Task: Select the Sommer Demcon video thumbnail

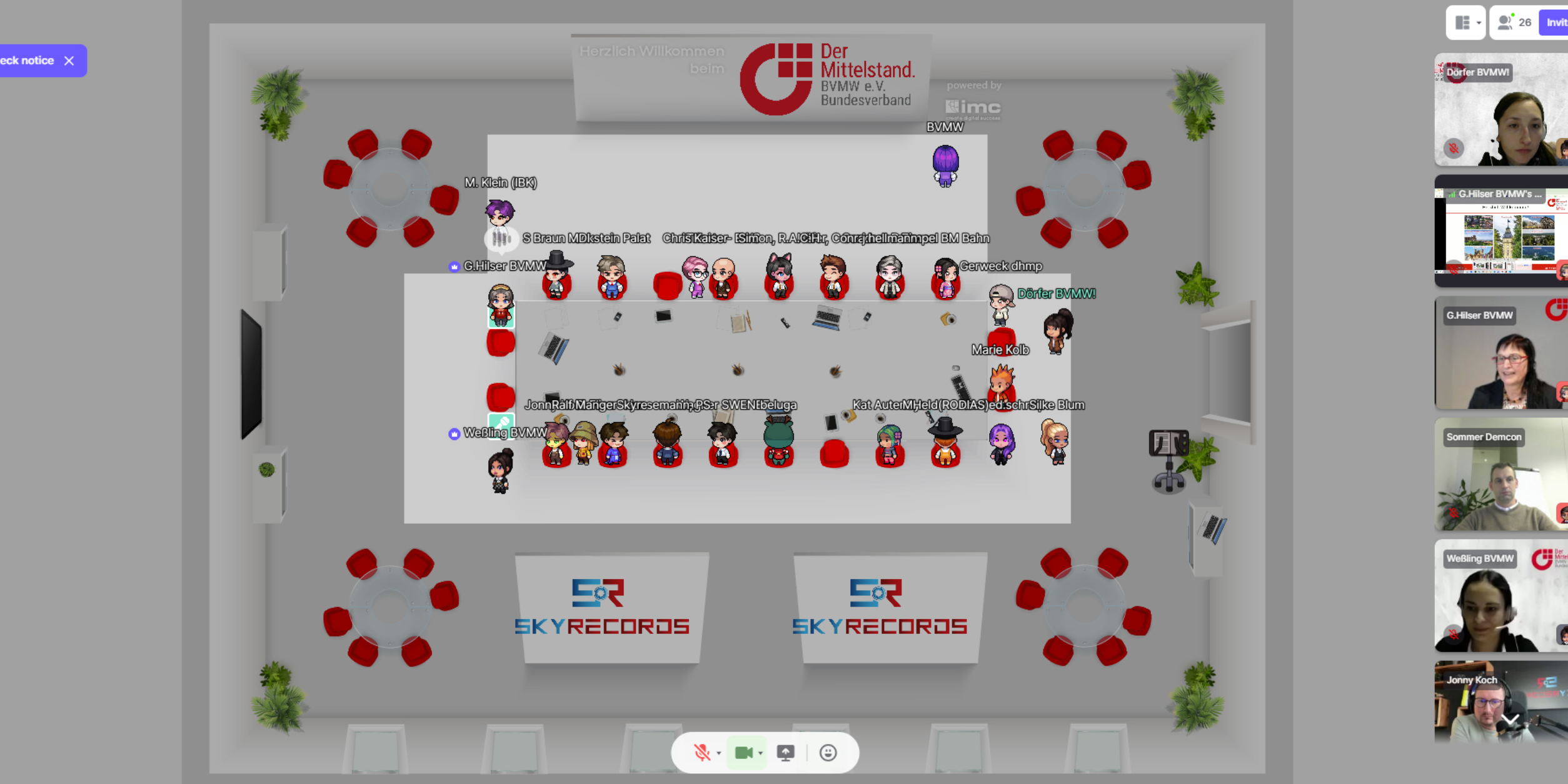Action: pyautogui.click(x=1500, y=475)
